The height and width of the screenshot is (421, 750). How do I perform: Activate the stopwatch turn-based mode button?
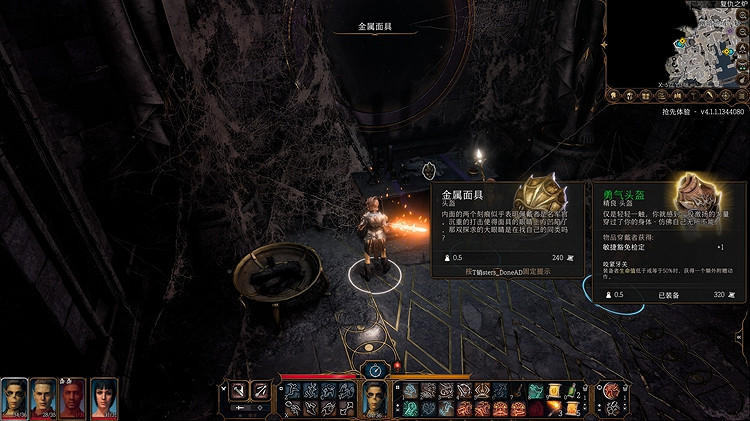point(374,370)
